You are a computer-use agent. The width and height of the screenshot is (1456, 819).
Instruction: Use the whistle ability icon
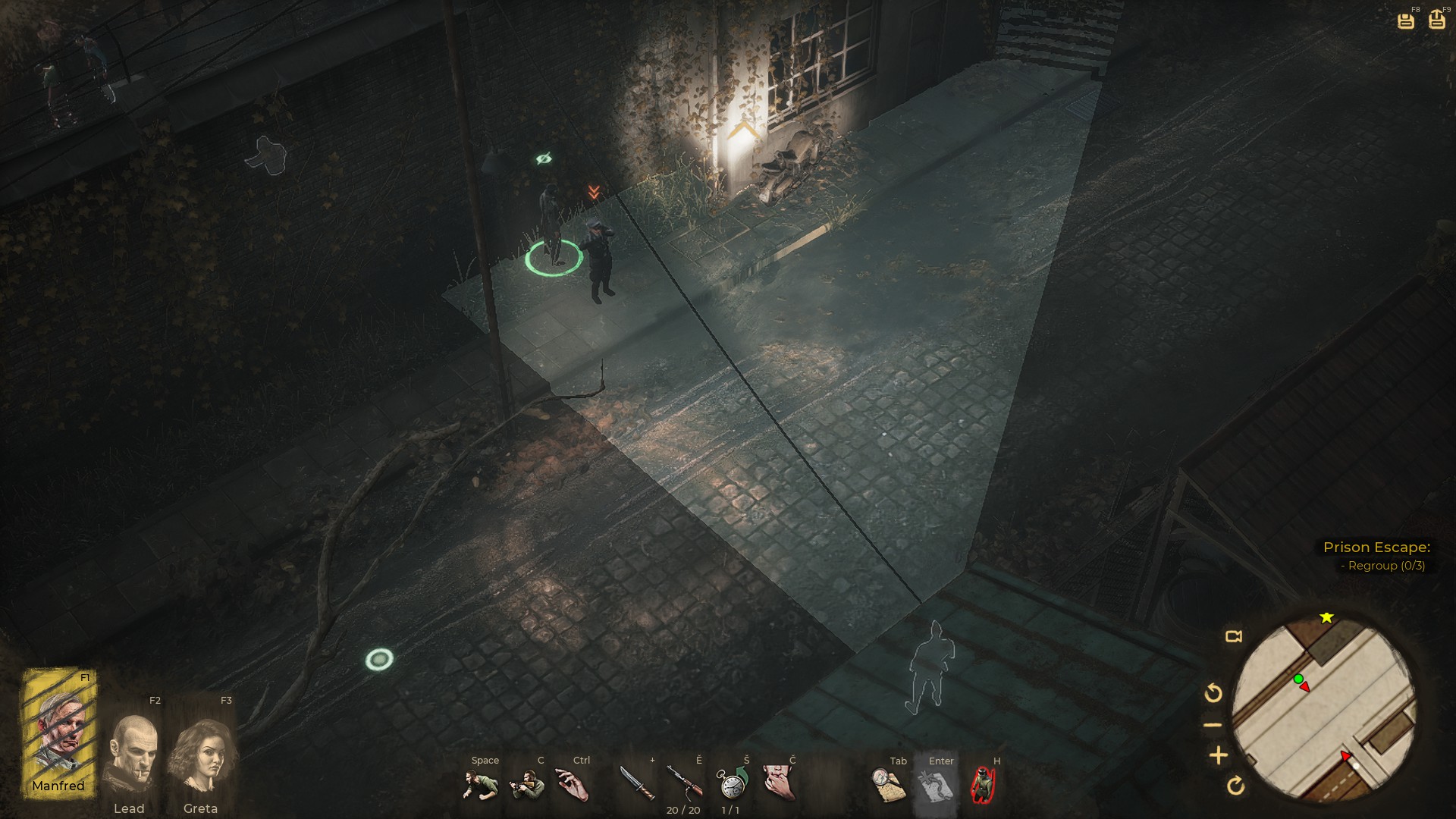click(x=779, y=783)
